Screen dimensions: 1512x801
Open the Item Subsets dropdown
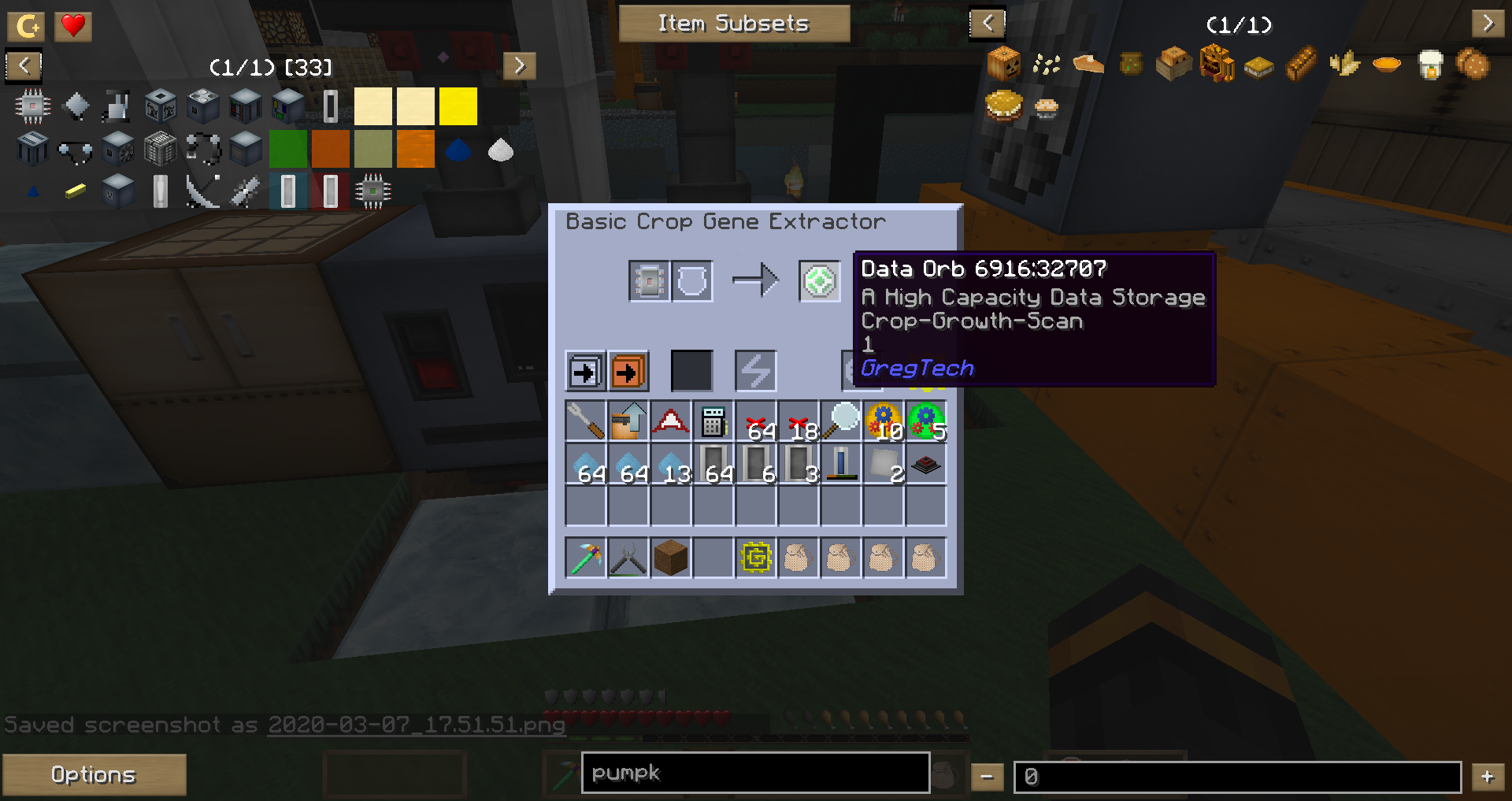pos(736,23)
